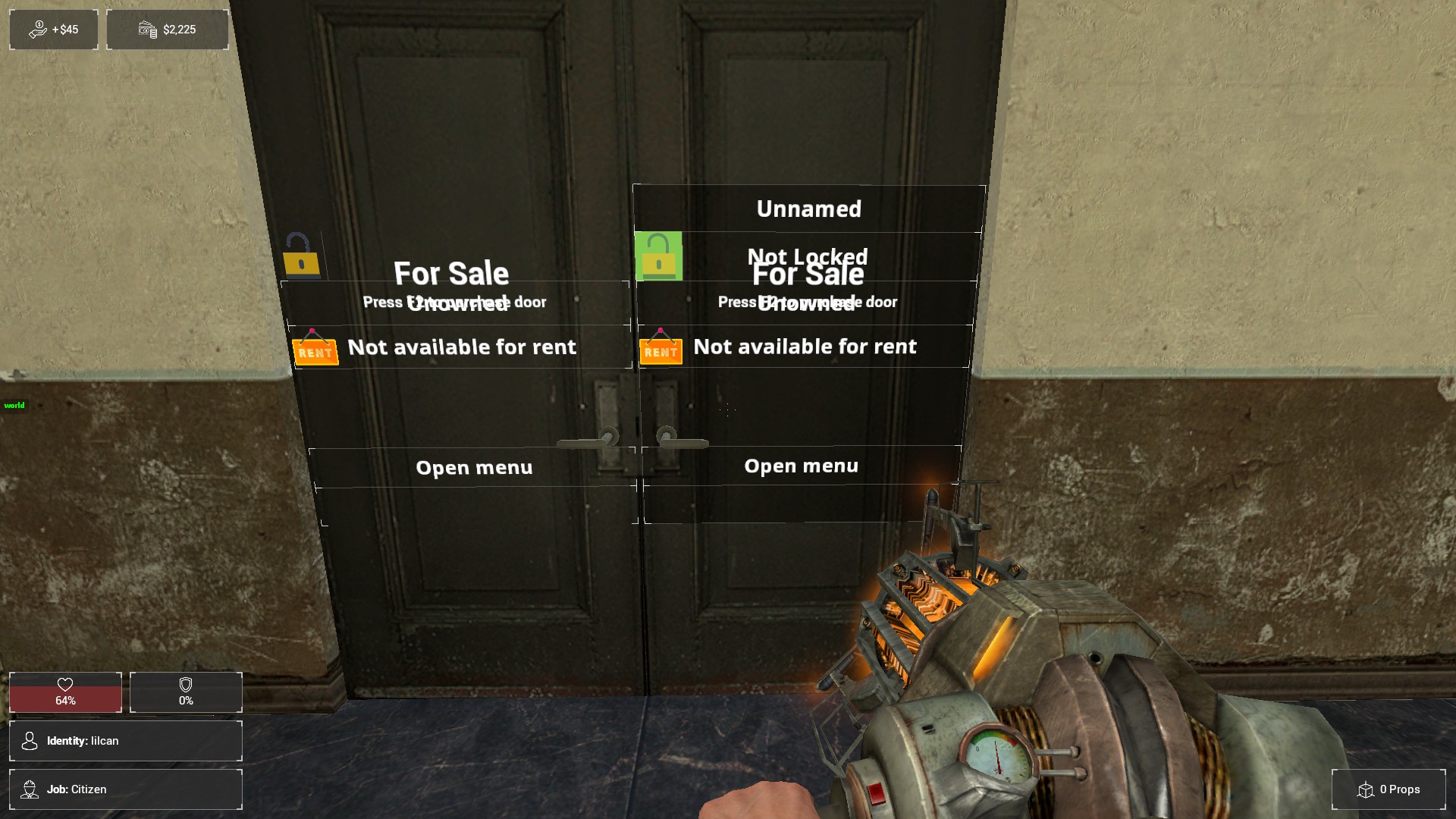The height and width of the screenshot is (819, 1456).
Task: Toggle the Not Locked status on the right door
Action: click(x=808, y=257)
